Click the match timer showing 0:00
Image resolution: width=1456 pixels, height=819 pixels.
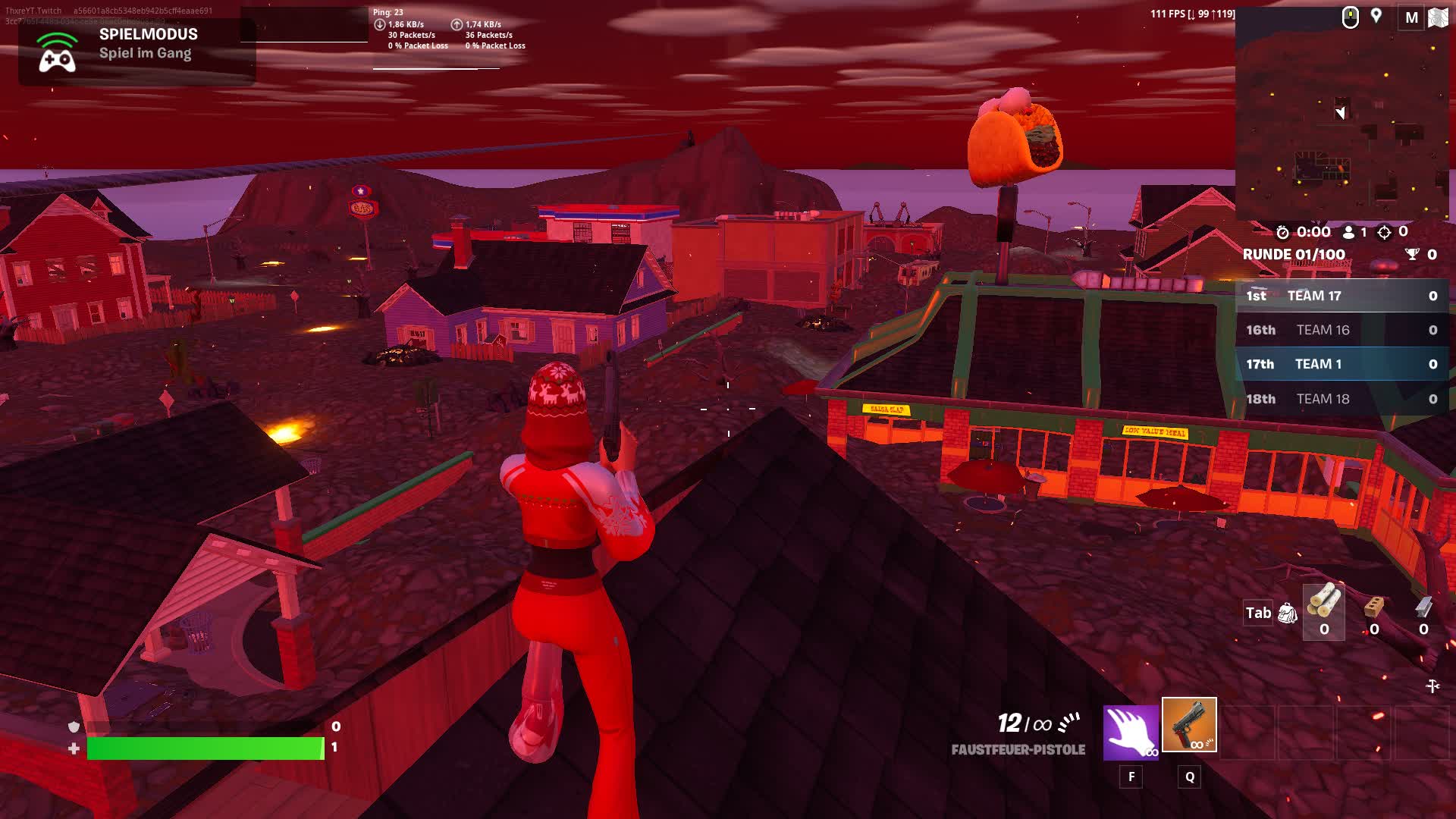1316,233
